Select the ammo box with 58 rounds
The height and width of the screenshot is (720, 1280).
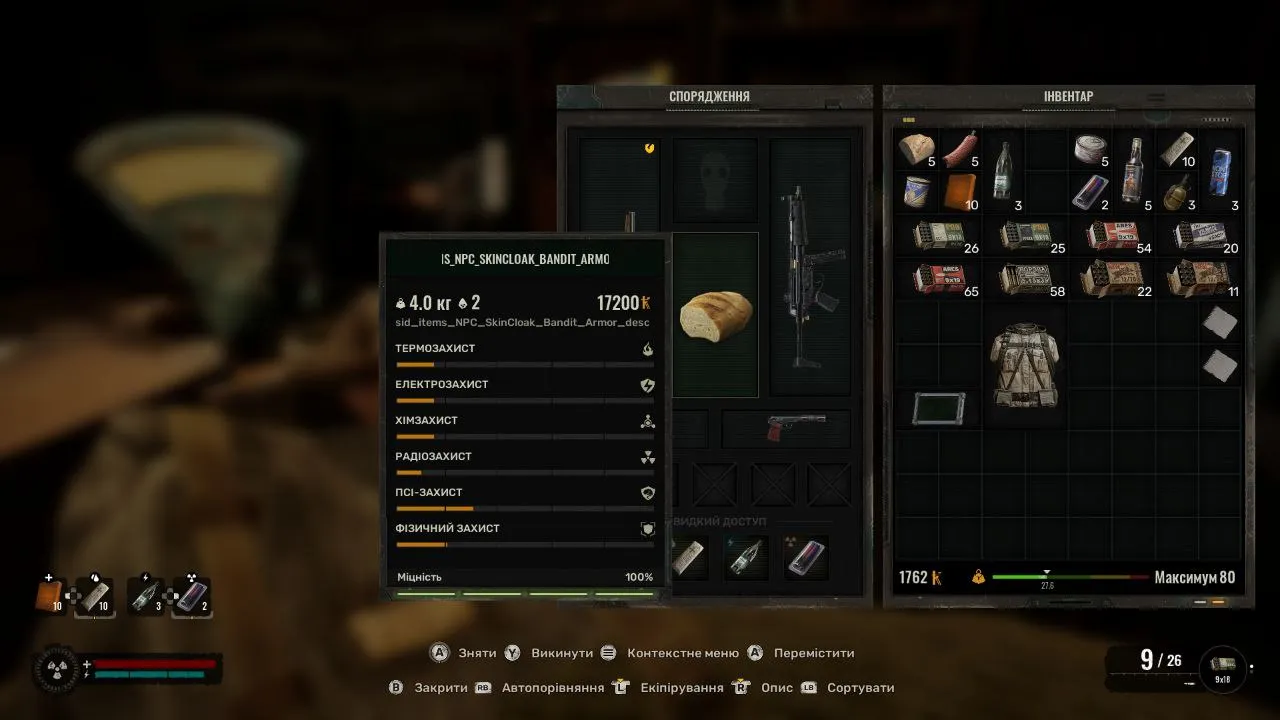1027,277
